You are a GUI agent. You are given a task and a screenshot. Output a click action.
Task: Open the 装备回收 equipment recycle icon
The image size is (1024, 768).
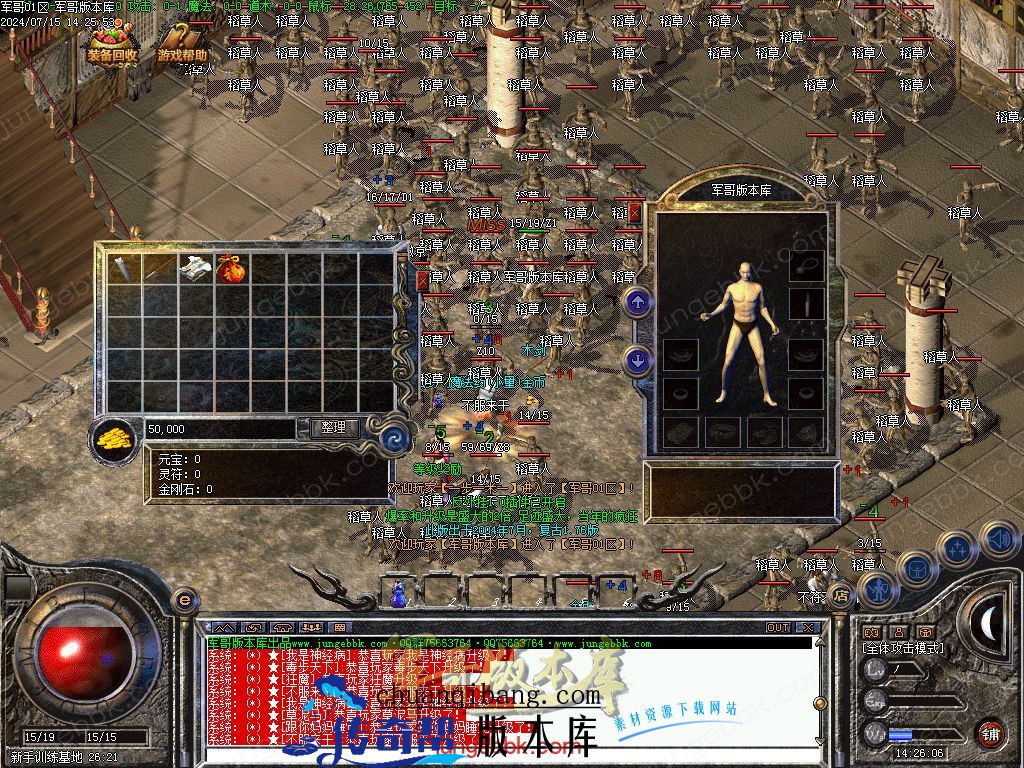tap(111, 45)
